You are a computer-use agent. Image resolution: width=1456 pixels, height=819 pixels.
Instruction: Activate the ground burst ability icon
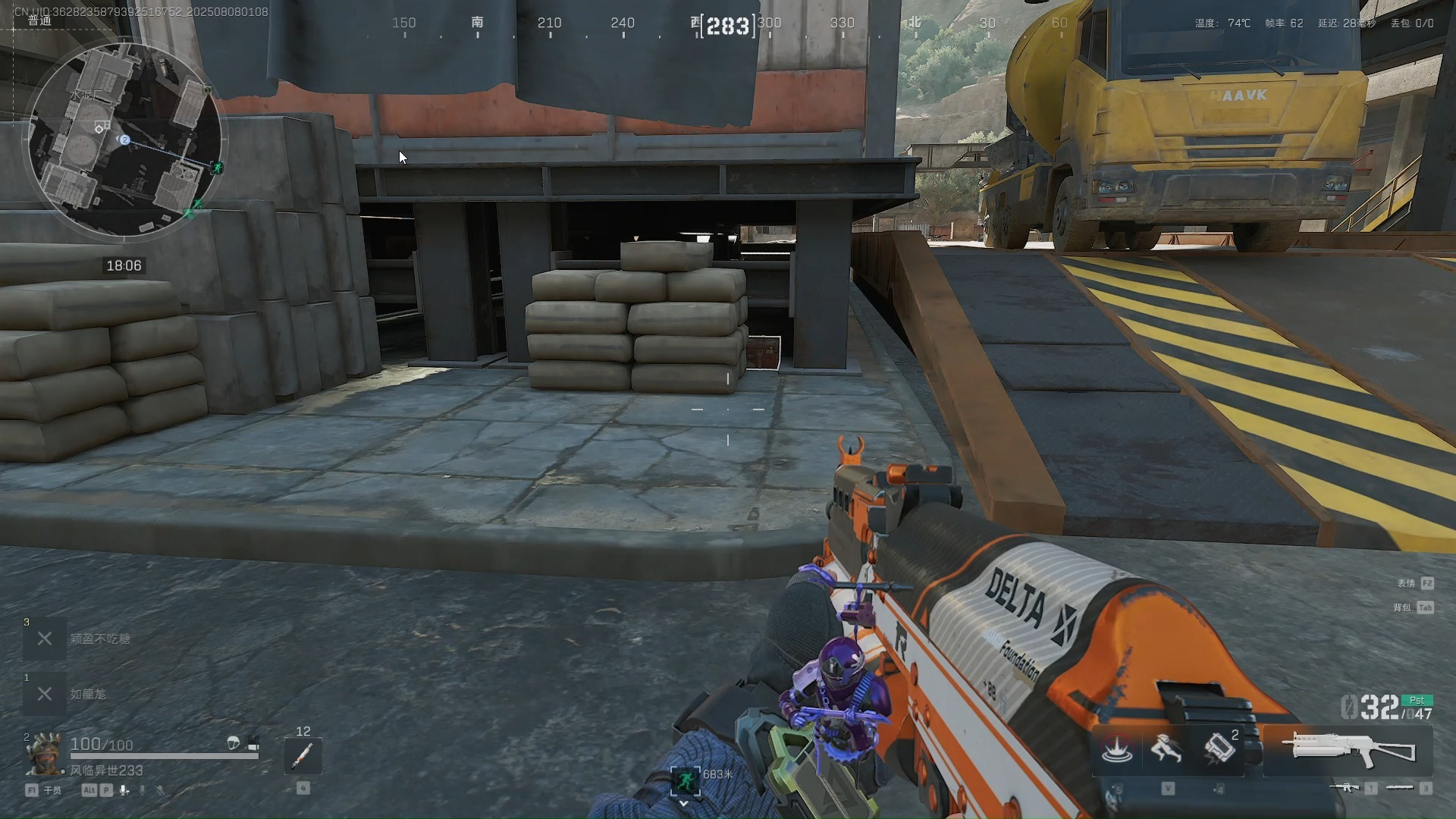[1116, 749]
